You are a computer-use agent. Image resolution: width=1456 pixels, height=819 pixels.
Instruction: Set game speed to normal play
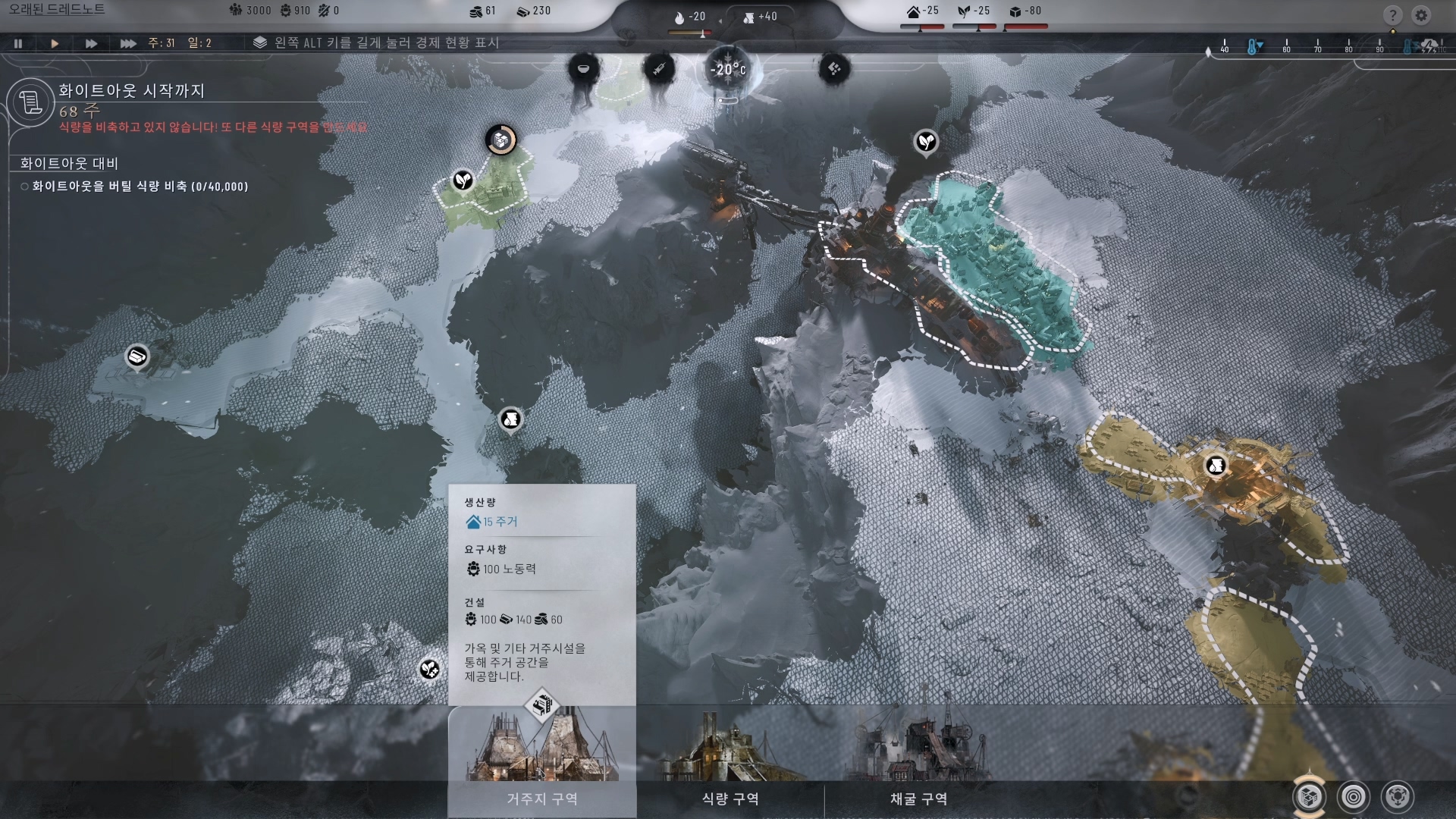[x=55, y=44]
